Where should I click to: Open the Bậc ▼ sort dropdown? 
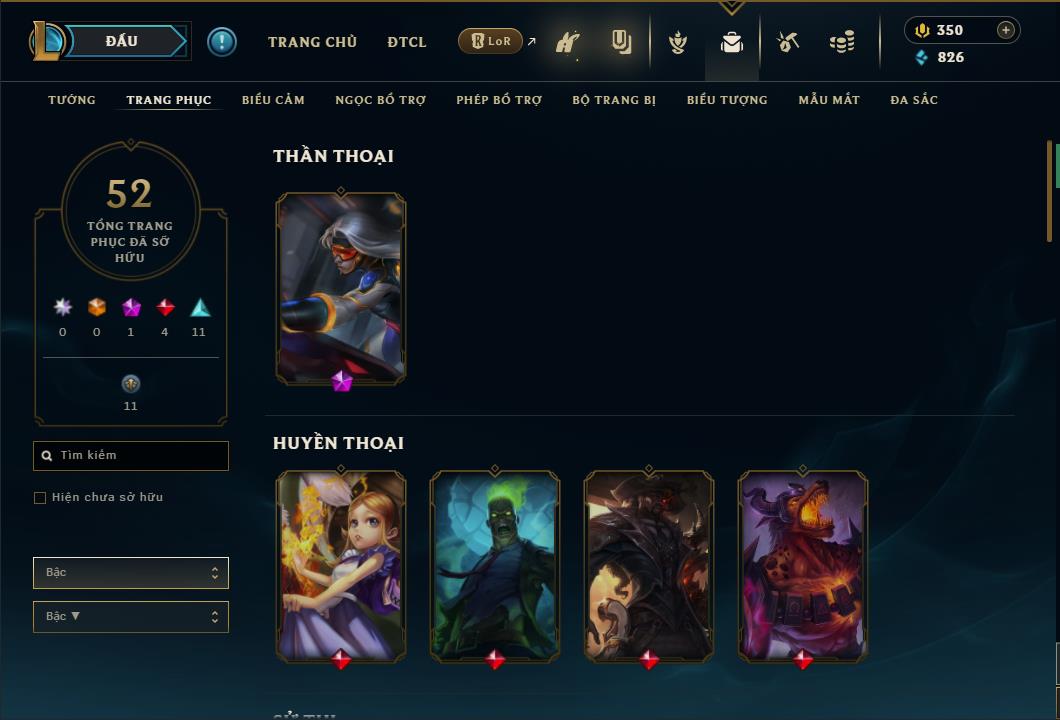click(x=131, y=617)
